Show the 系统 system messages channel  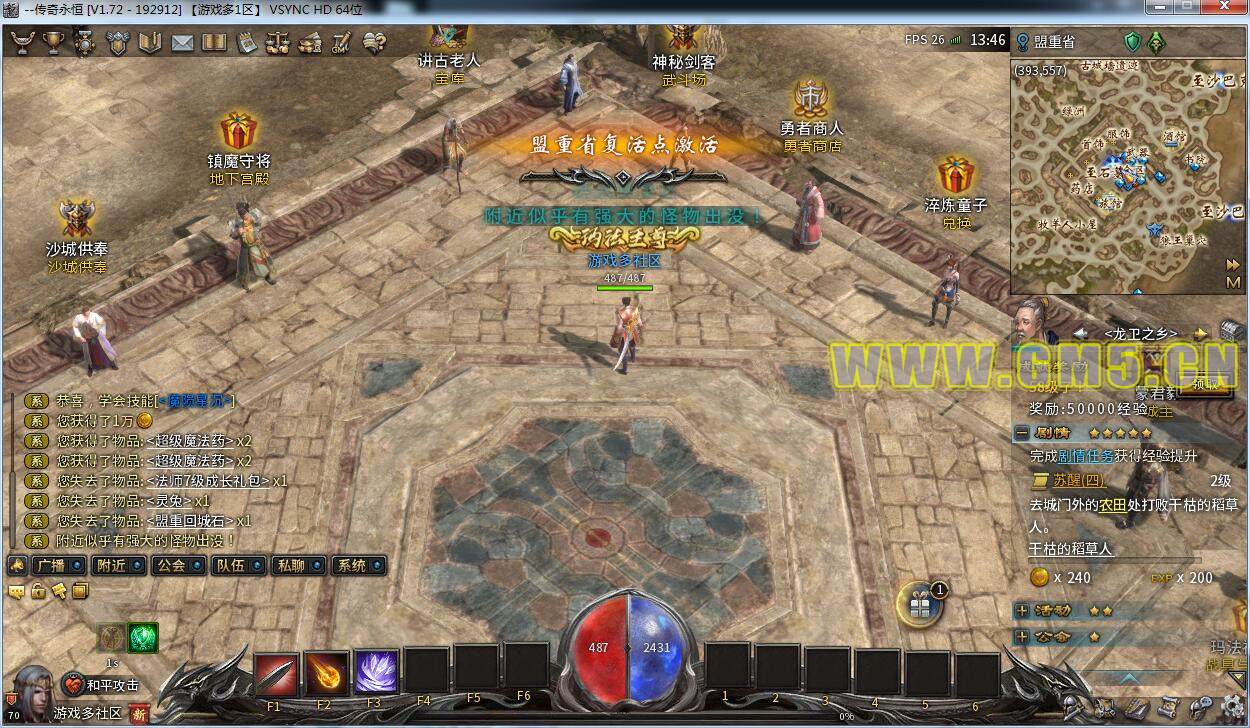click(358, 565)
